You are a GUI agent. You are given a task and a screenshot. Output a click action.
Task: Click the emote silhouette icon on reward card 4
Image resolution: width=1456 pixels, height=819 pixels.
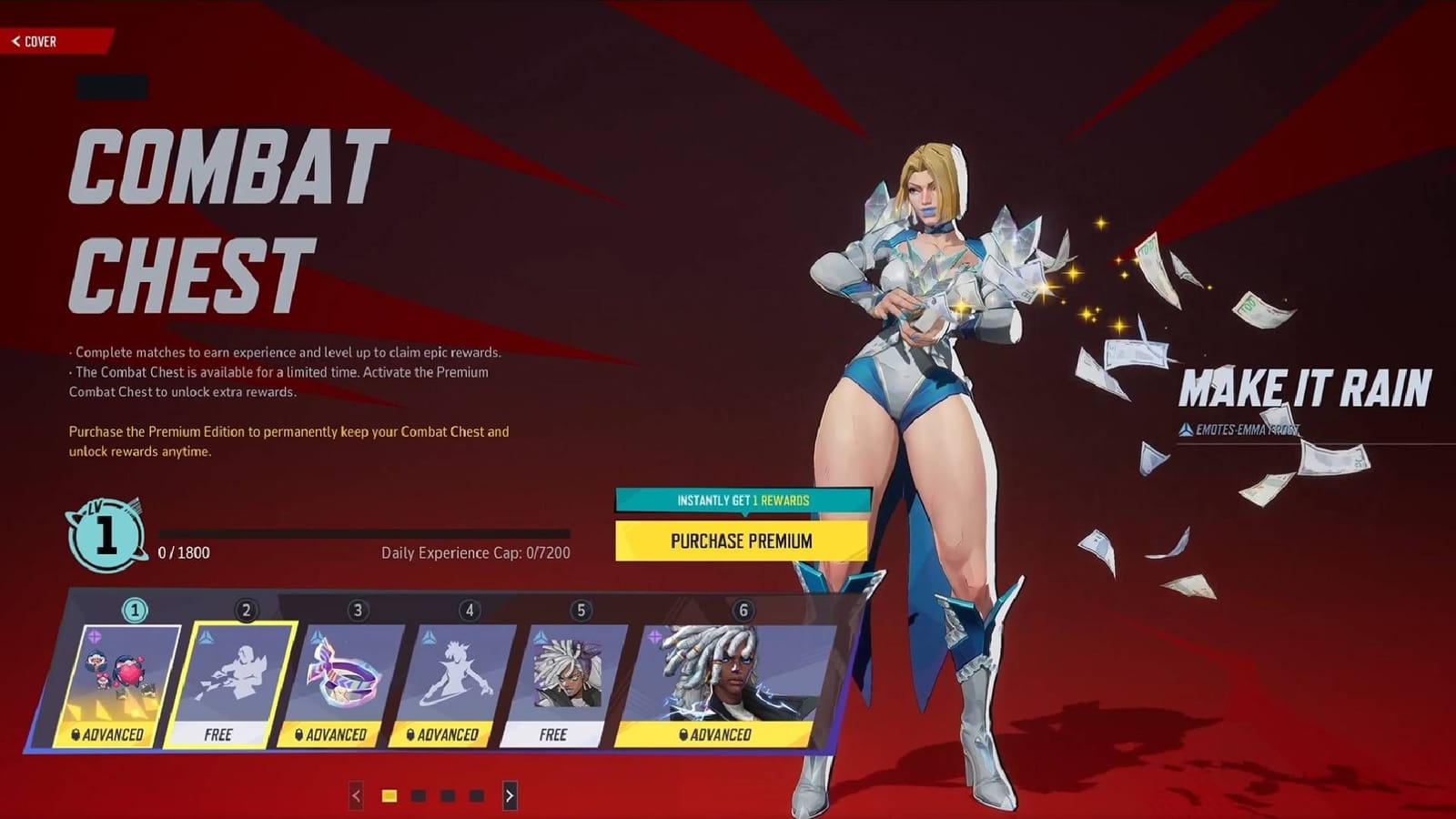pyautogui.click(x=454, y=672)
